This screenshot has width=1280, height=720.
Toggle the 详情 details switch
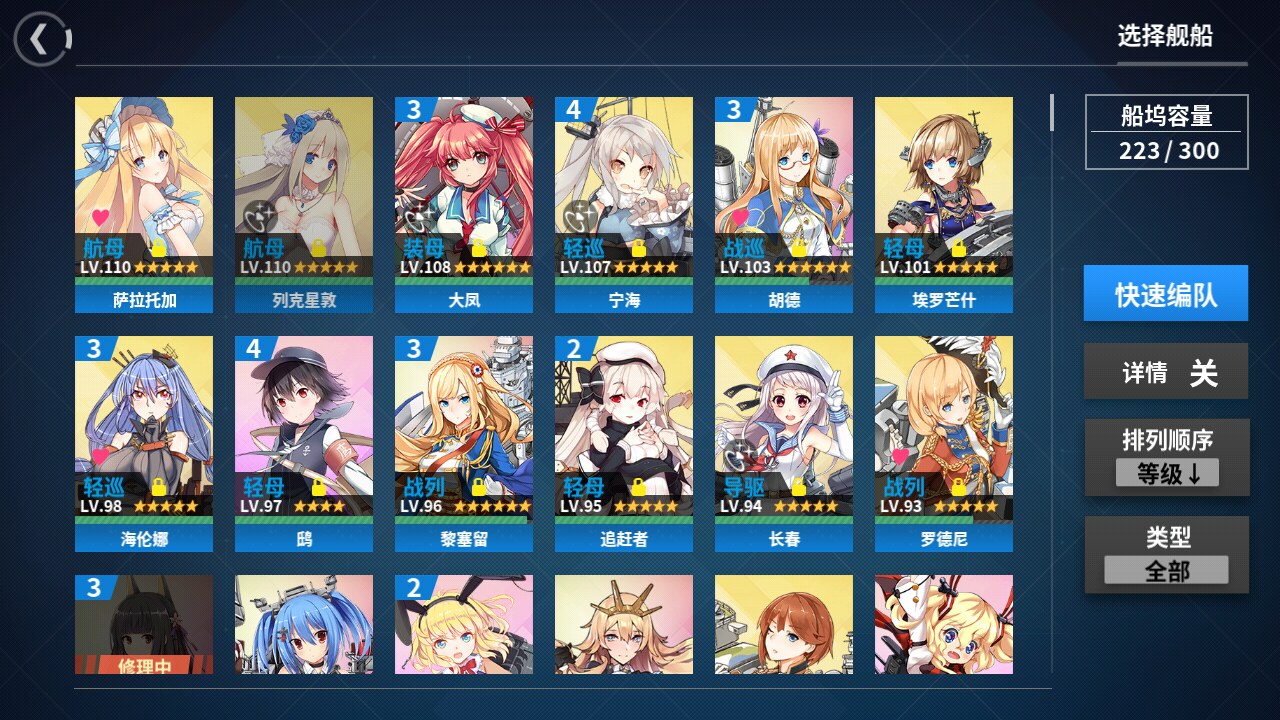(x=1166, y=372)
